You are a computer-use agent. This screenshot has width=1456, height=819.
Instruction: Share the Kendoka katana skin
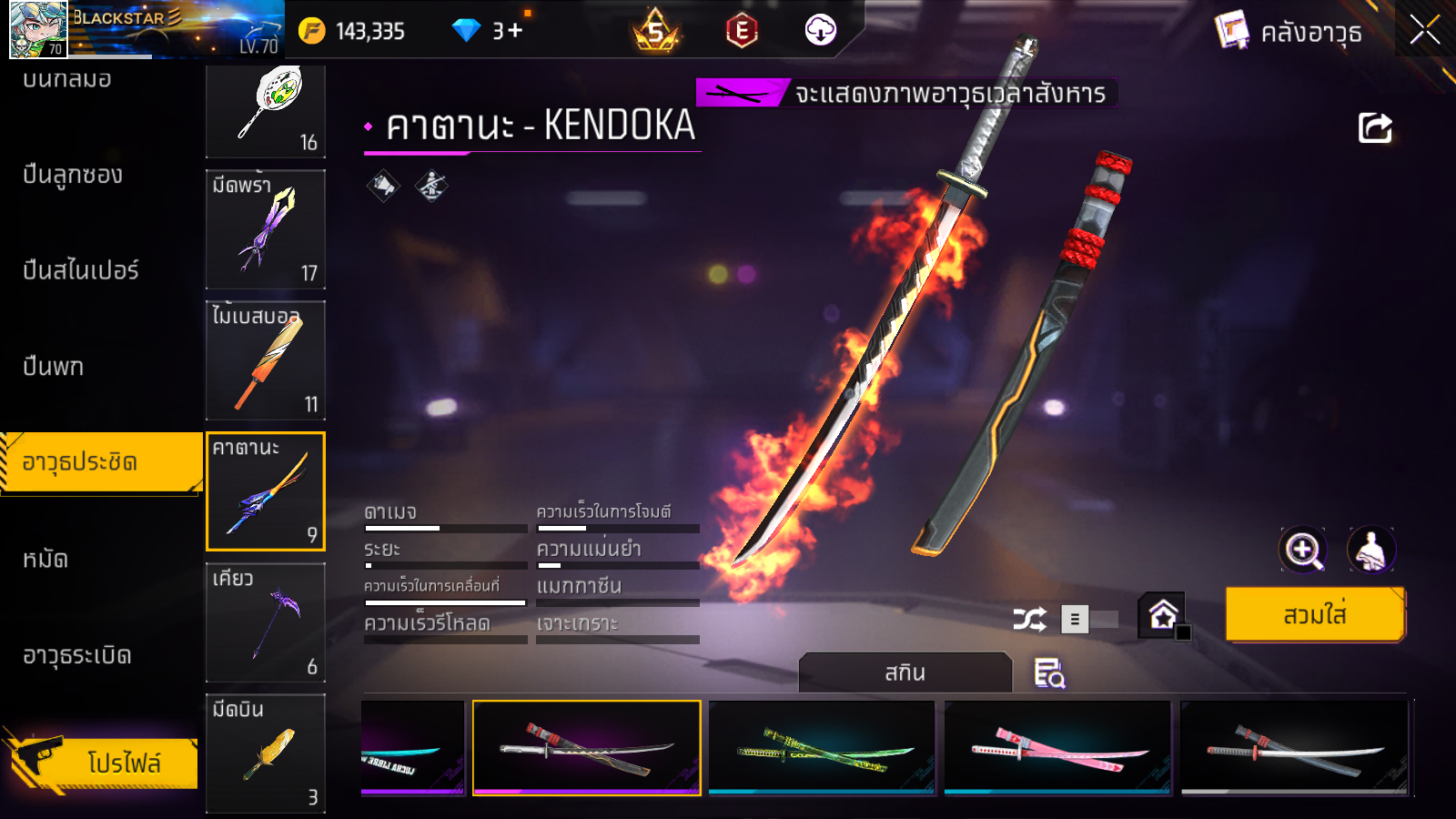coord(1375,128)
